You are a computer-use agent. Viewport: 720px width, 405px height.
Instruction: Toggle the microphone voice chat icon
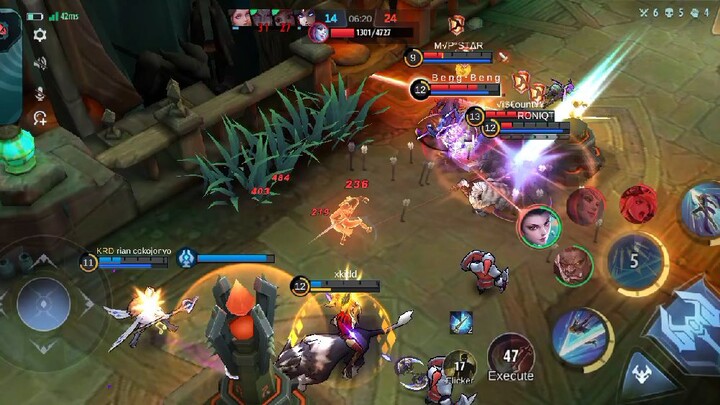pos(40,92)
